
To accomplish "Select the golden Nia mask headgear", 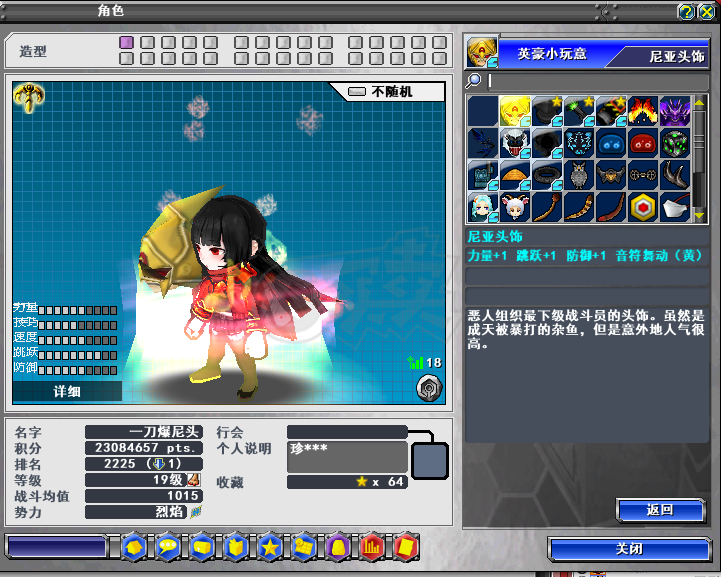I will click(x=515, y=111).
